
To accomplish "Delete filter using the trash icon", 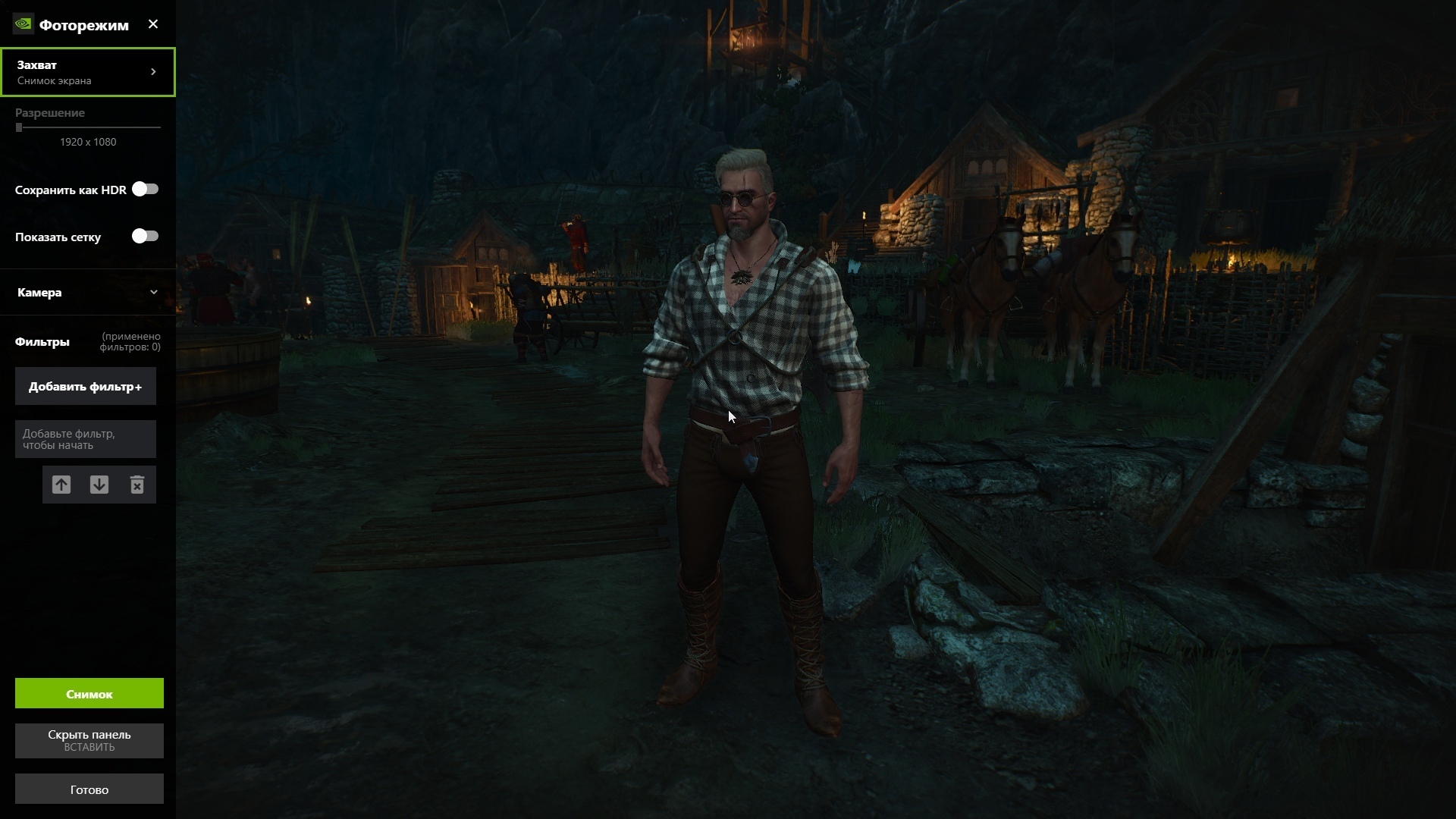I will tap(137, 485).
